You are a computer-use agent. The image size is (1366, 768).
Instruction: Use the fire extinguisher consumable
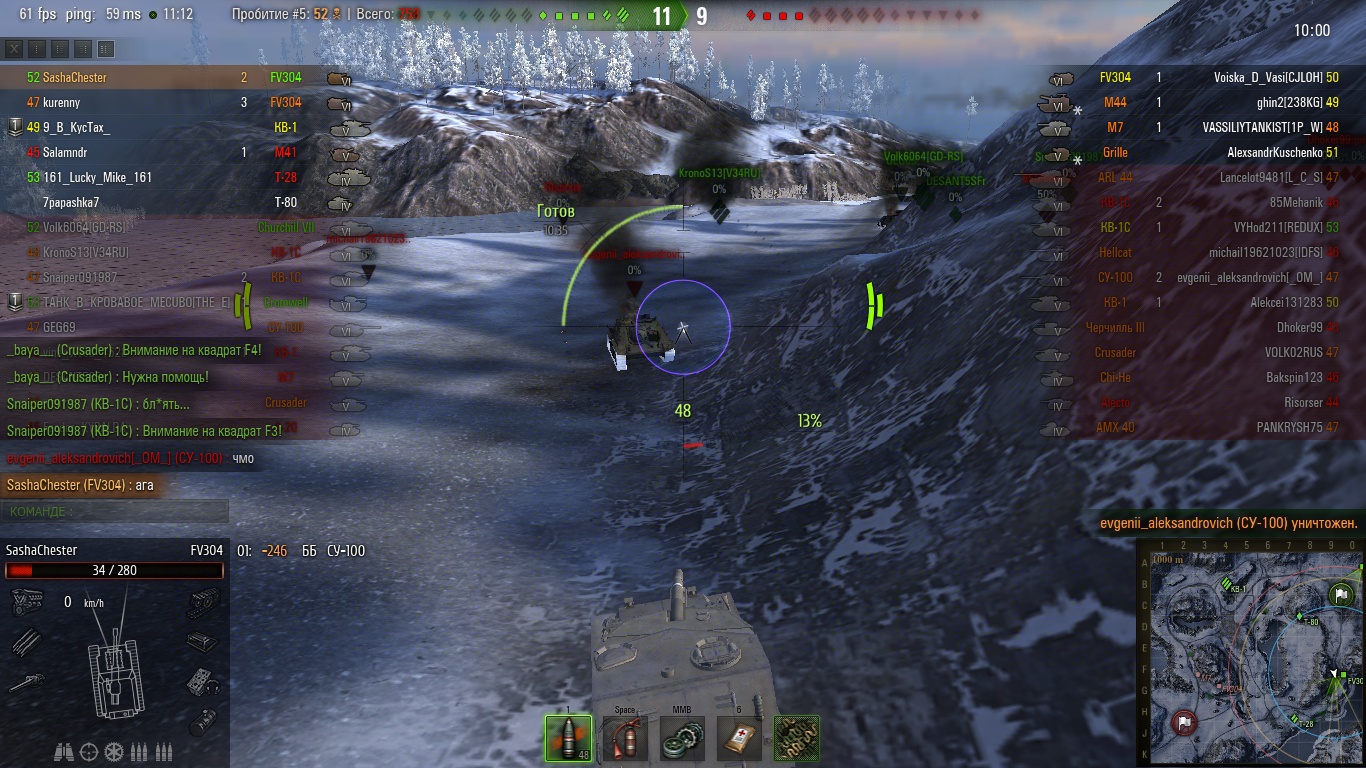click(625, 738)
